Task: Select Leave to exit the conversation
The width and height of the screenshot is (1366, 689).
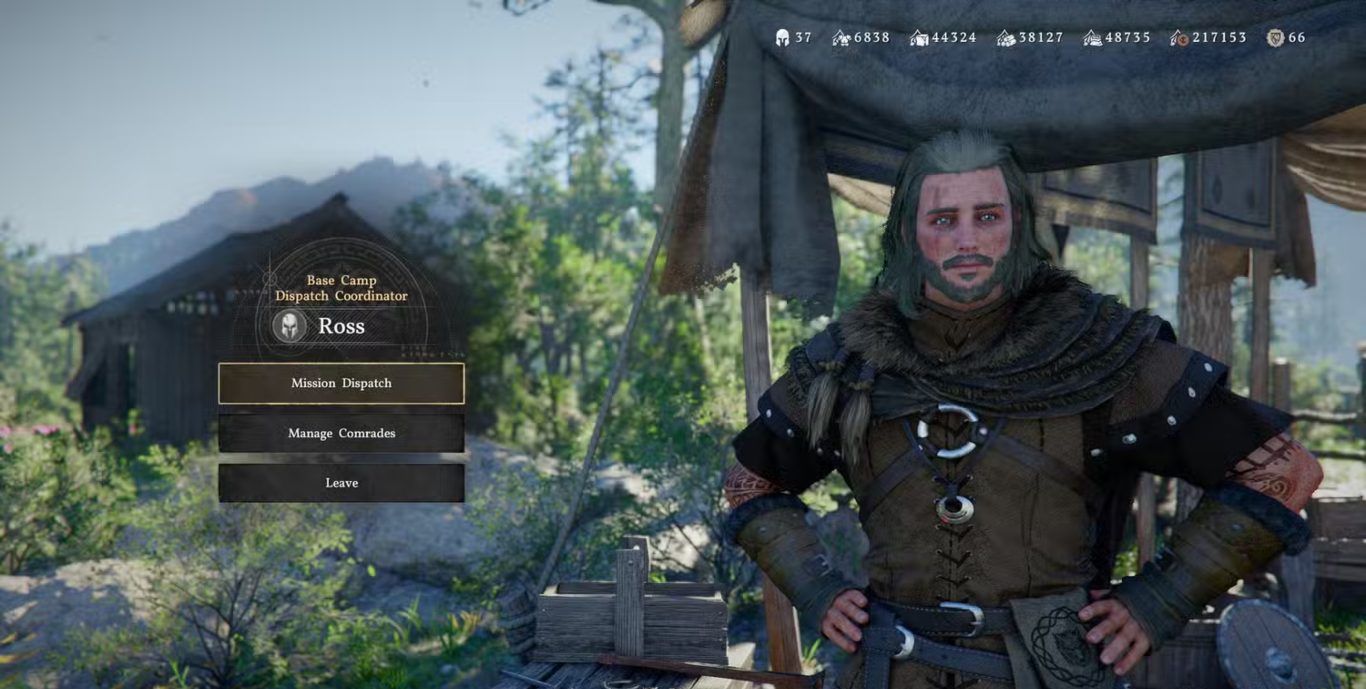Action: click(341, 483)
